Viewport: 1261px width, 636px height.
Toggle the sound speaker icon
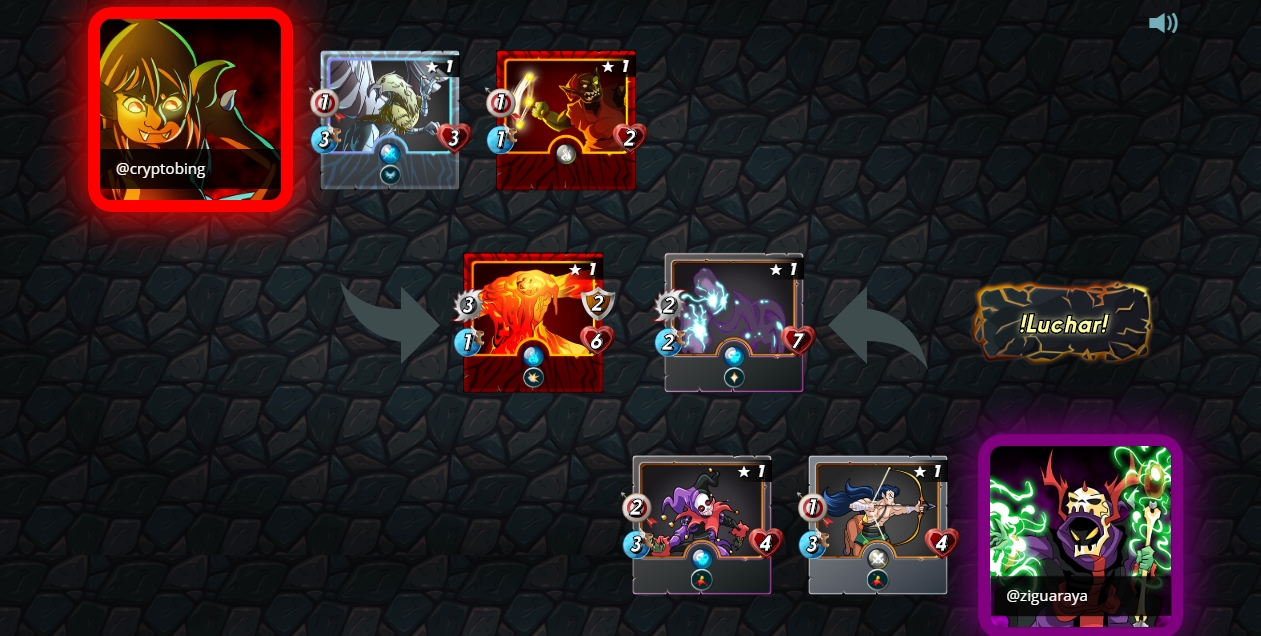pyautogui.click(x=1162, y=23)
